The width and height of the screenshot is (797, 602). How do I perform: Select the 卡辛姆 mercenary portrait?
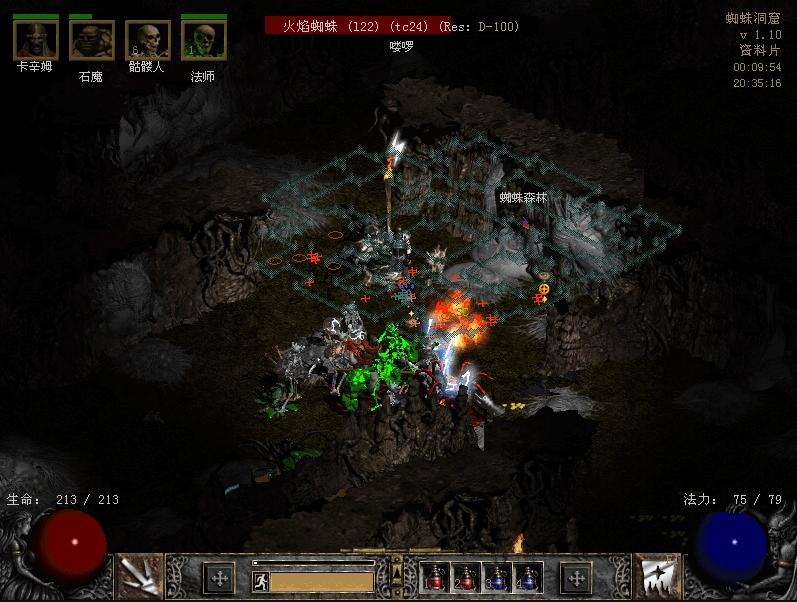34,40
